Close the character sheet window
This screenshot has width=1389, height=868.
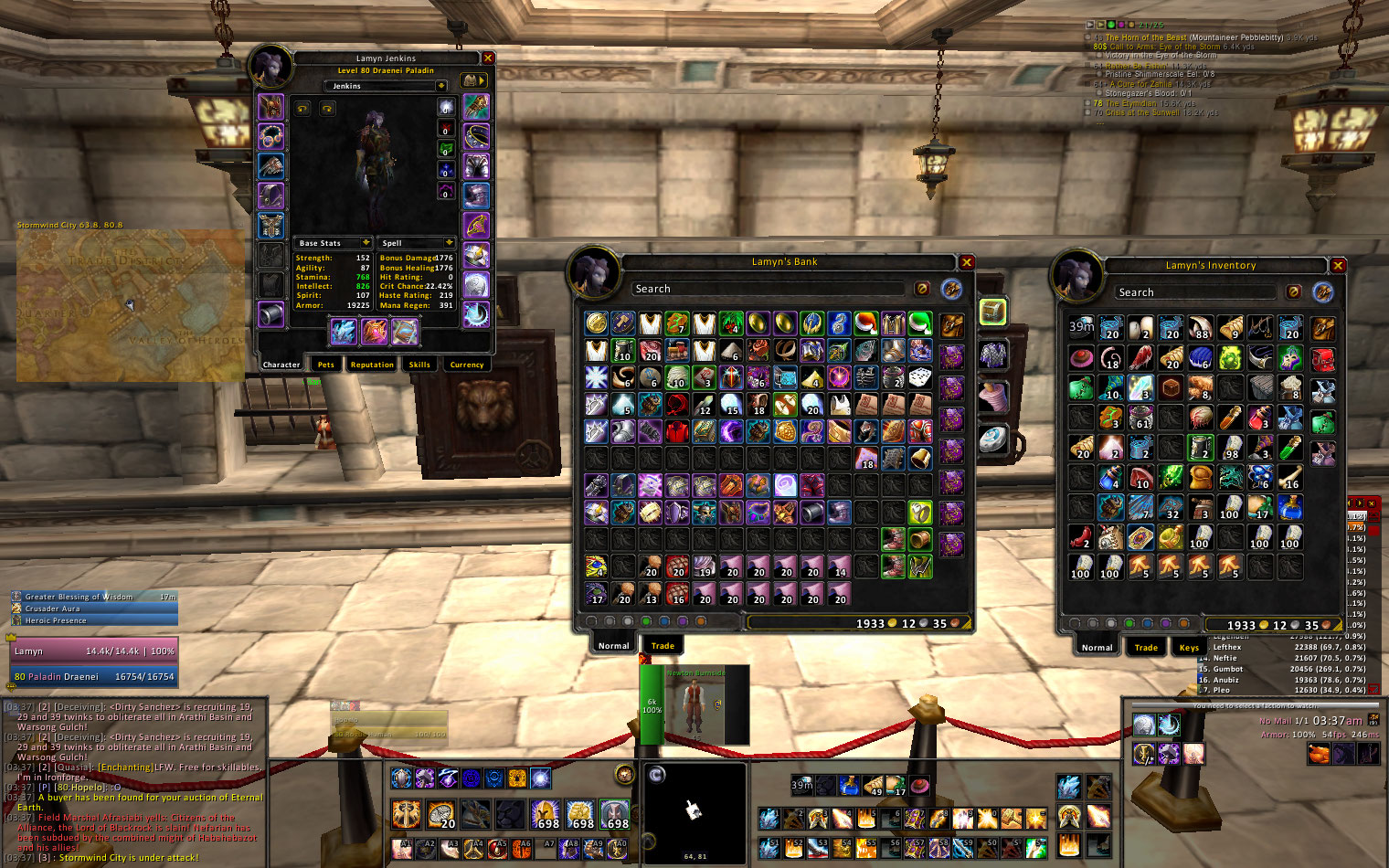488,58
